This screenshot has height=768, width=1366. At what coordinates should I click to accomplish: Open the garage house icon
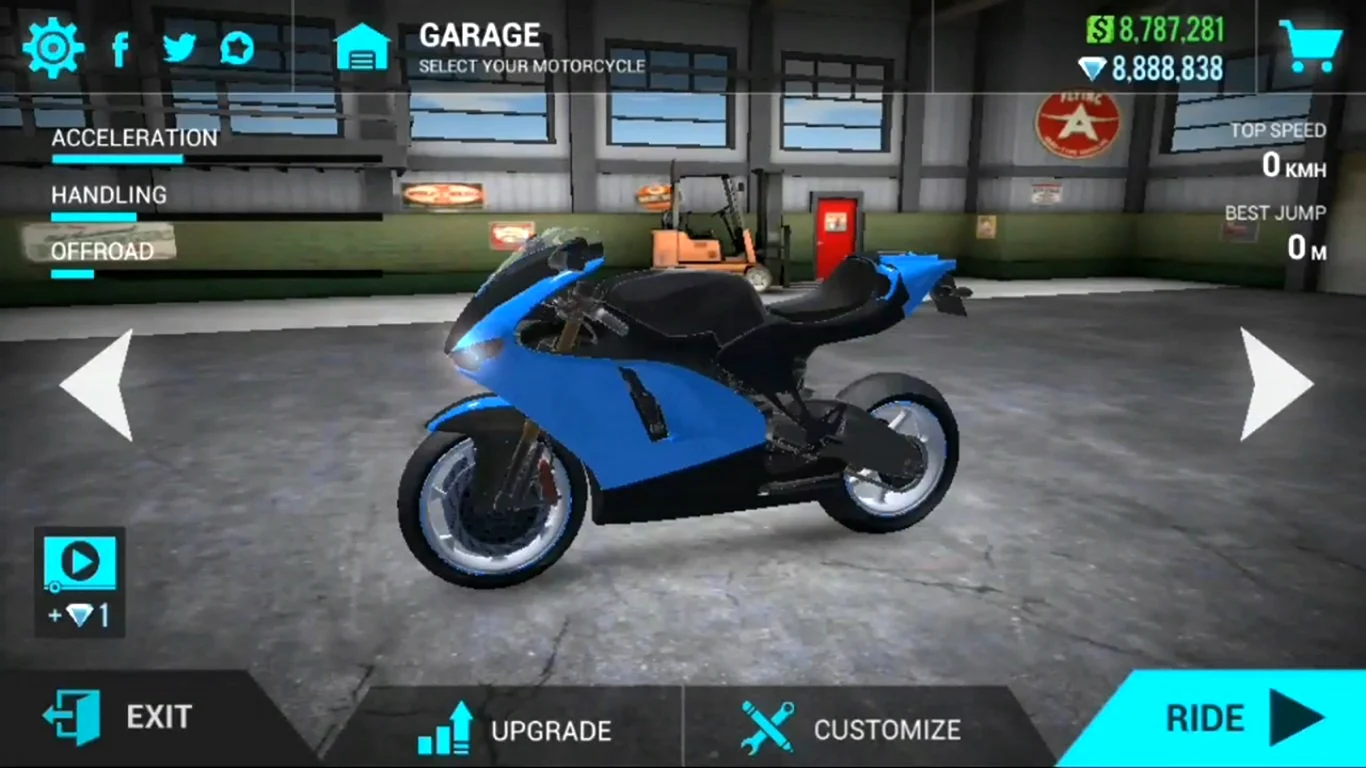tap(362, 47)
